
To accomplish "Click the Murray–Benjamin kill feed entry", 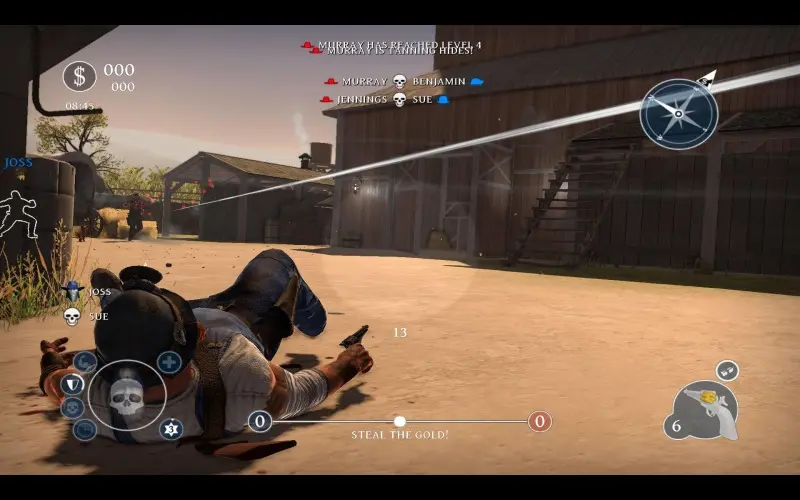I will [x=402, y=81].
